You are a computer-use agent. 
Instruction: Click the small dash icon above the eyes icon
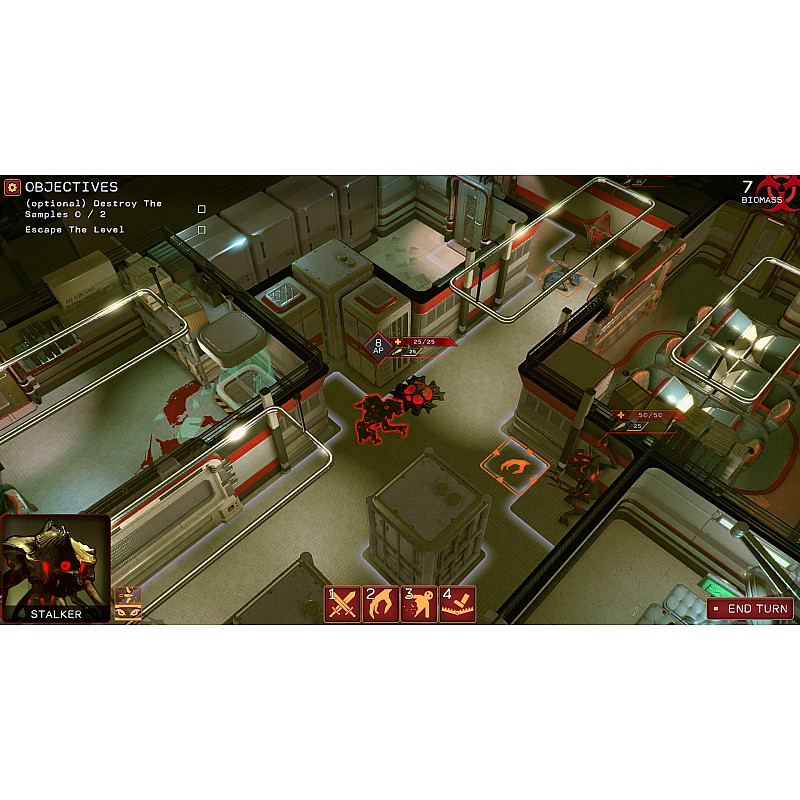(x=128, y=595)
